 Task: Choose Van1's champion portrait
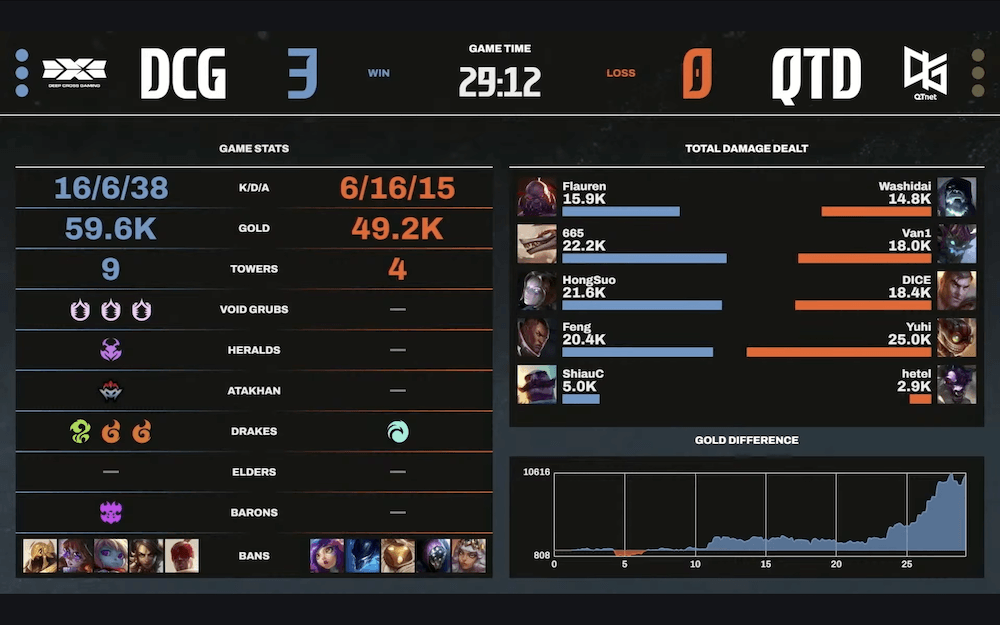pos(957,244)
